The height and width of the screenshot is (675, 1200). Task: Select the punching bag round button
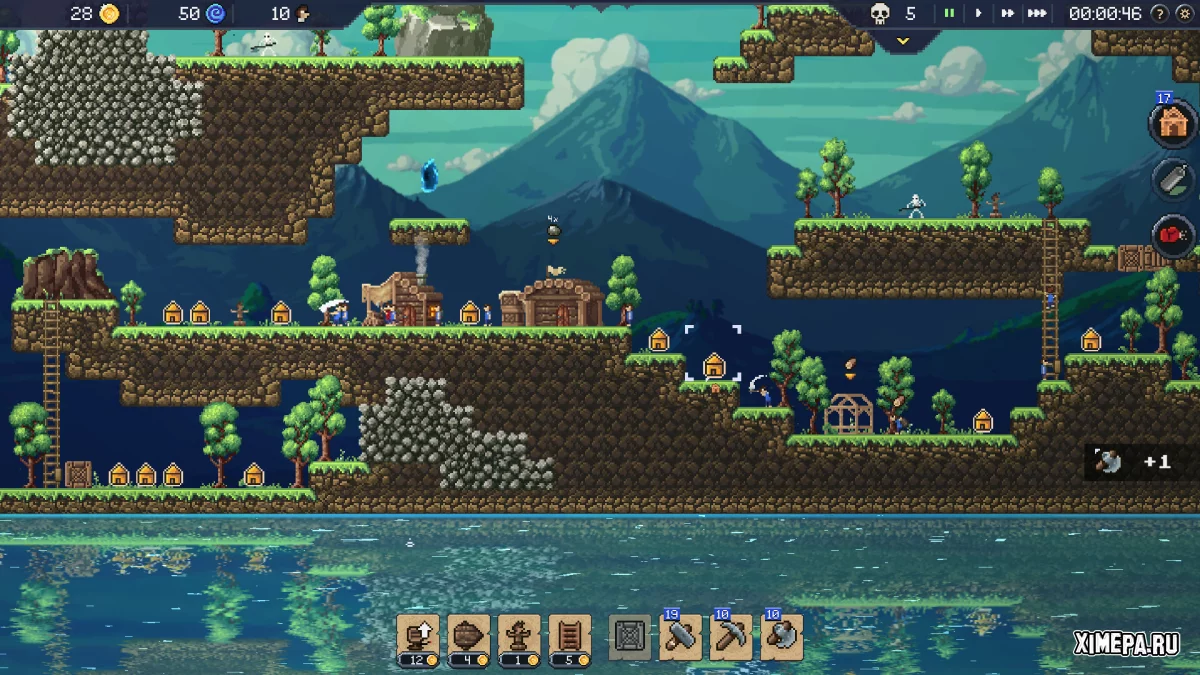[x=1172, y=180]
